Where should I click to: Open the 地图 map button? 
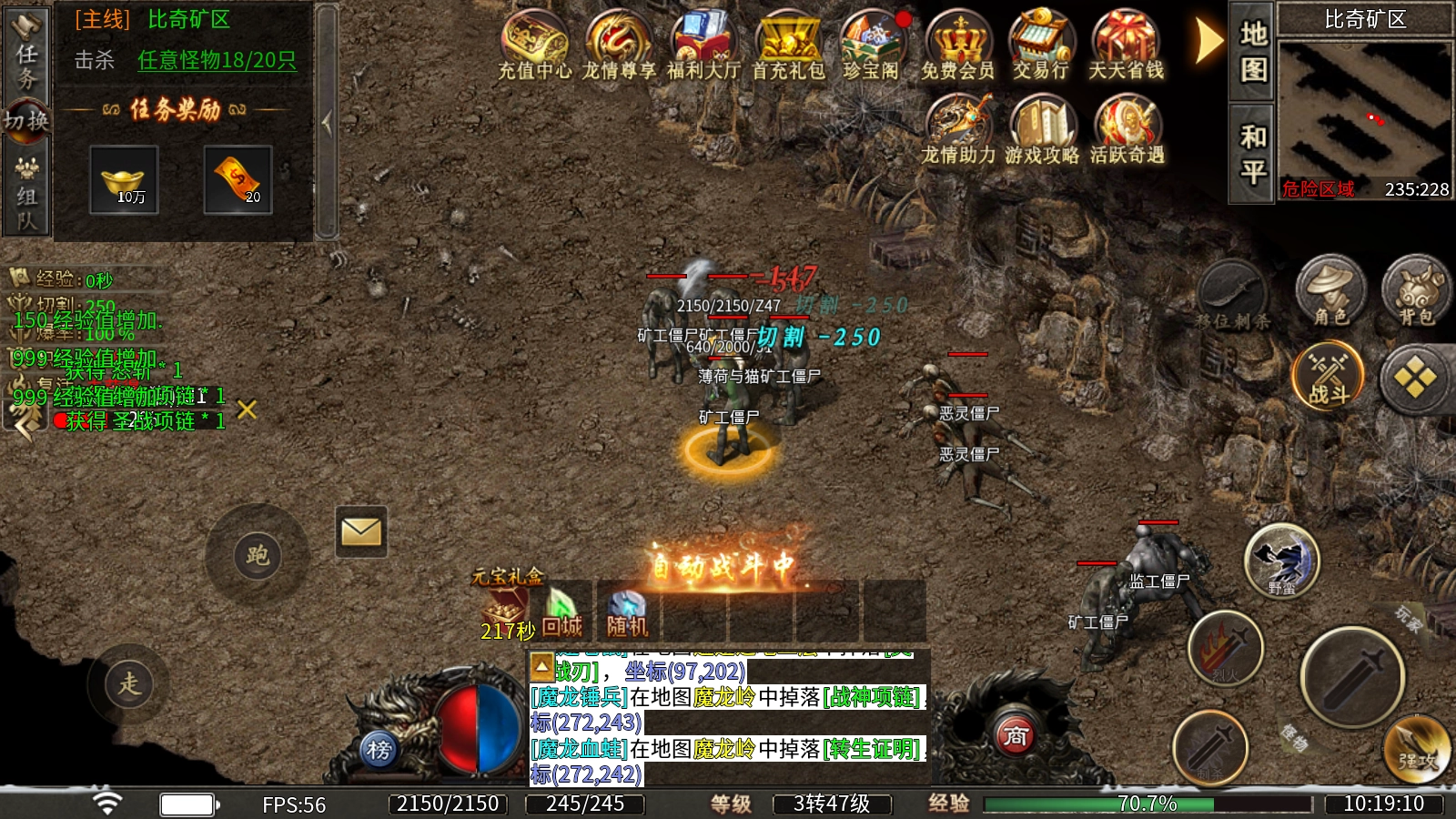1253,51
